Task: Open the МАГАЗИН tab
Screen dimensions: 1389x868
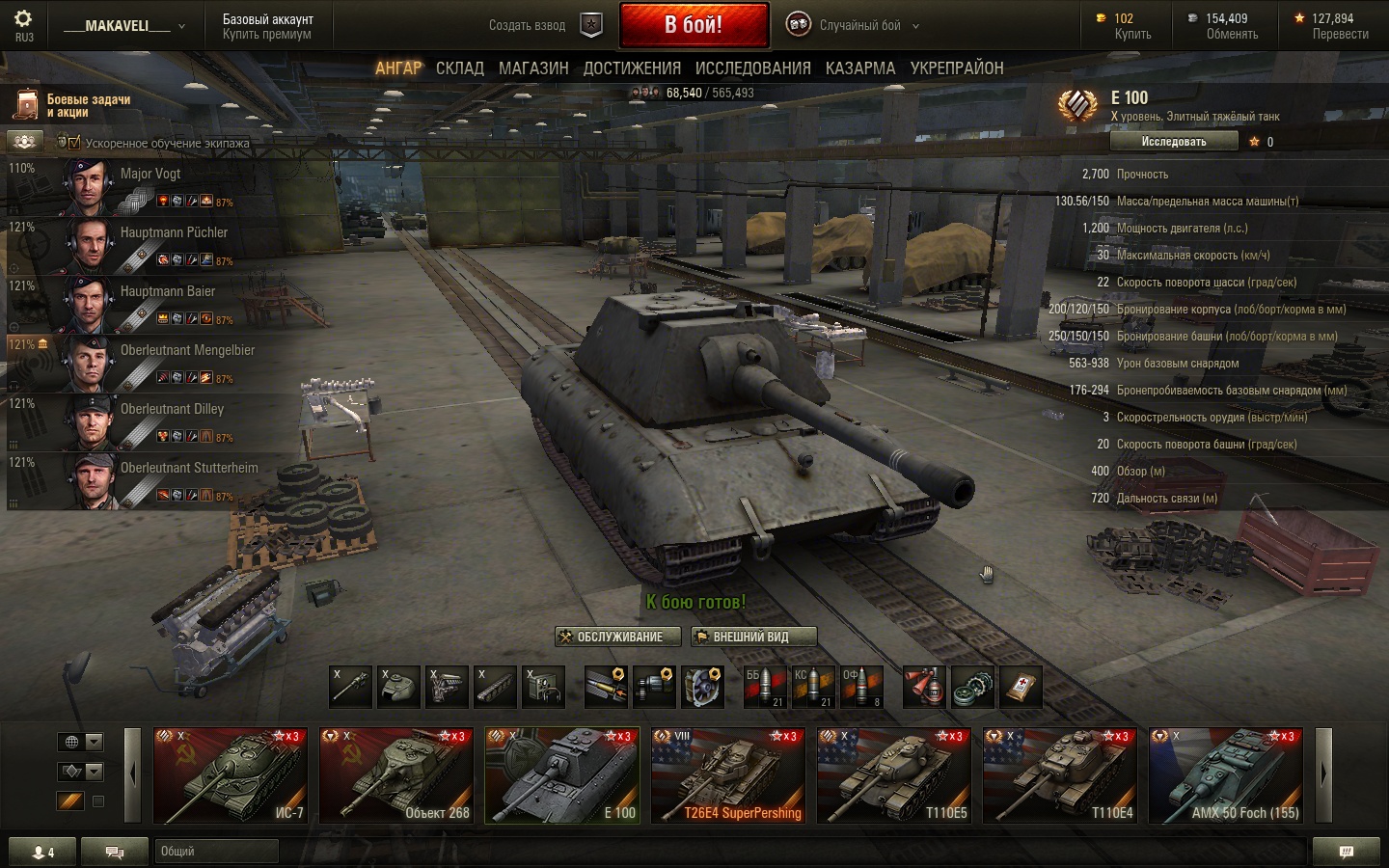Action: click(x=533, y=68)
